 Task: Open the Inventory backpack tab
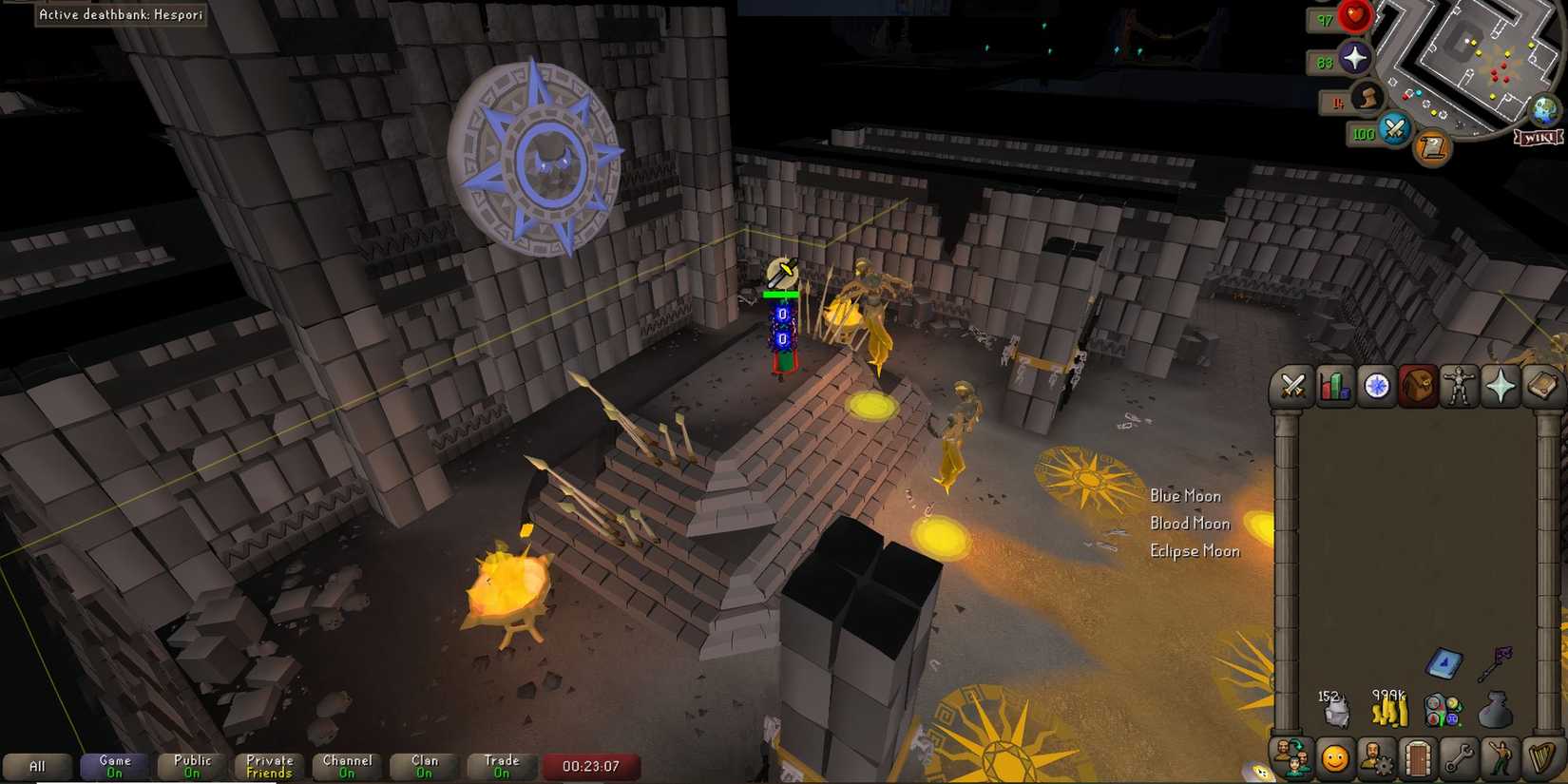click(1418, 387)
